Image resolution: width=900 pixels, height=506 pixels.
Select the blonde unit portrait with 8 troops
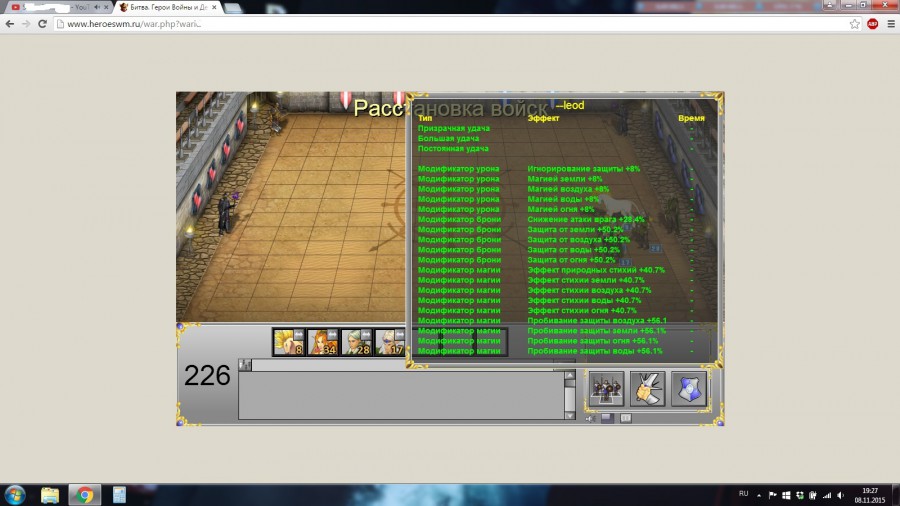(288, 342)
